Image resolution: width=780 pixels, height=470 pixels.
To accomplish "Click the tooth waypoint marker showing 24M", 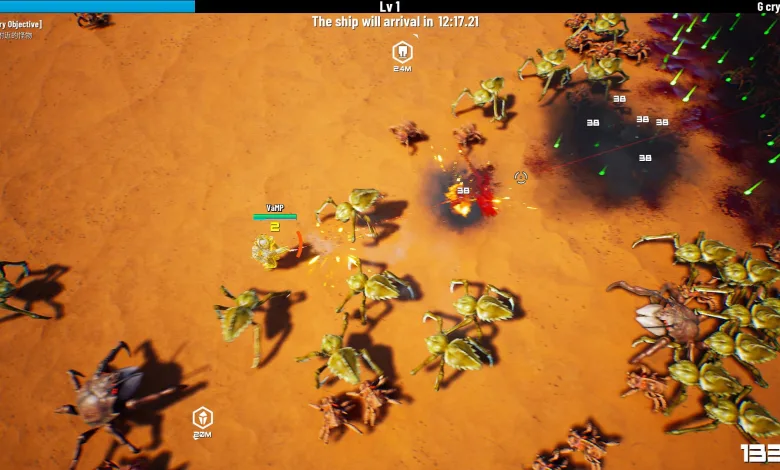I will [402, 52].
